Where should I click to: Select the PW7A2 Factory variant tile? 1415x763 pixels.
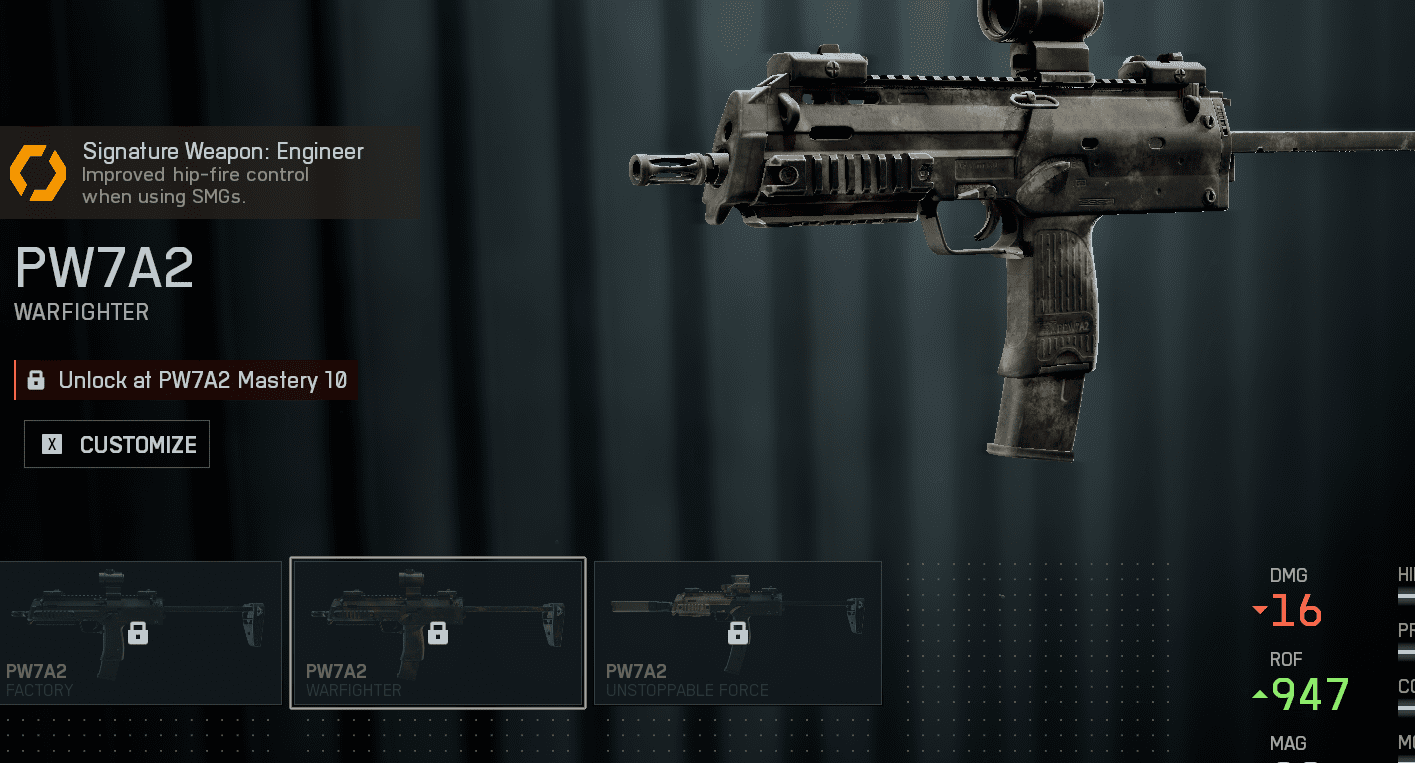pos(140,632)
